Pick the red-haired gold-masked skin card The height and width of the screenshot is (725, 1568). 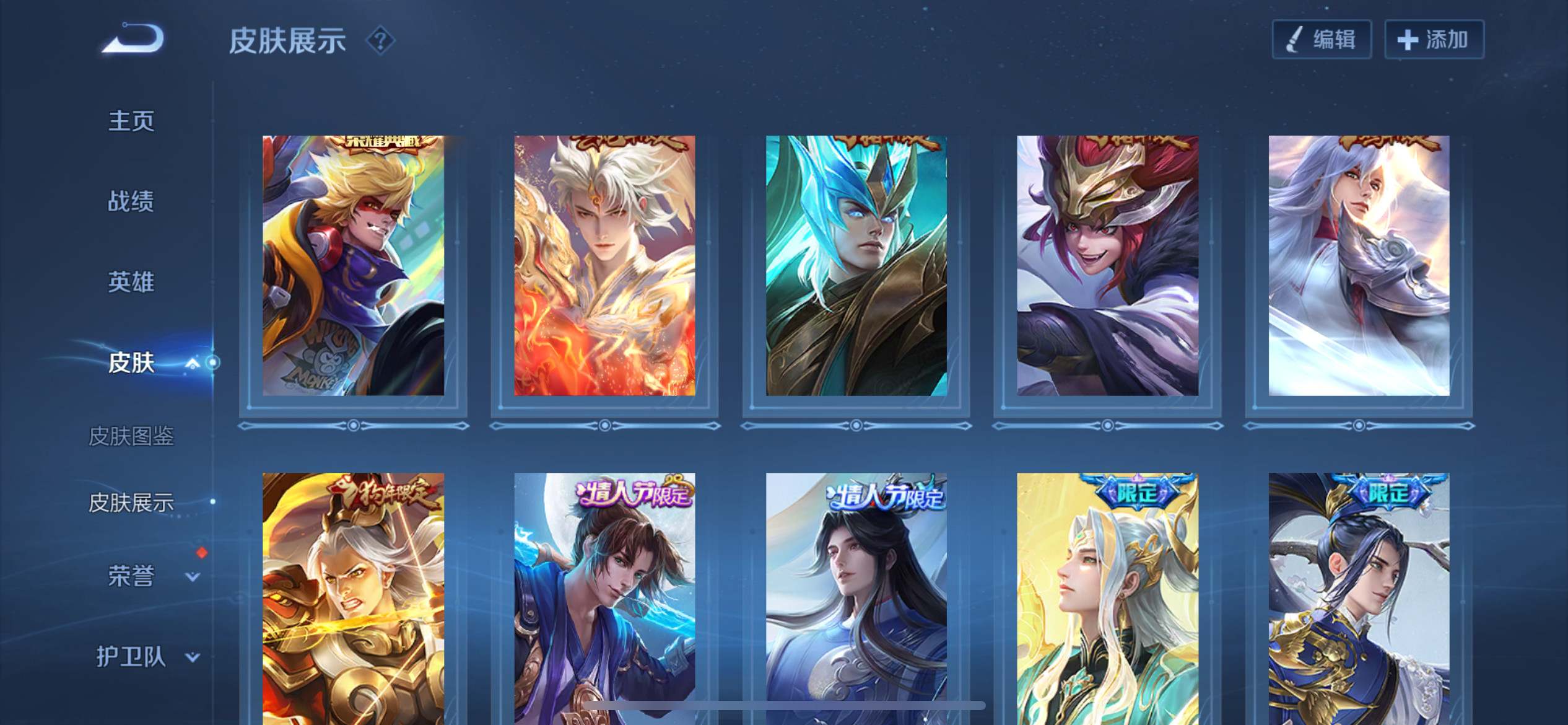[1107, 265]
